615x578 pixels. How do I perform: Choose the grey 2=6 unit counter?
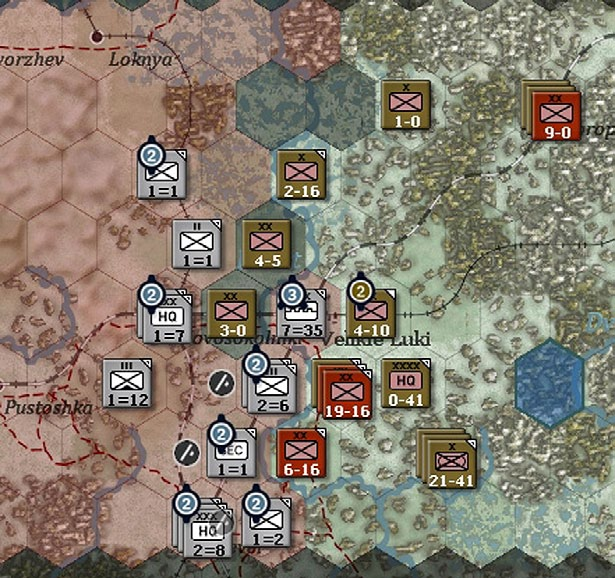[x=273, y=388]
